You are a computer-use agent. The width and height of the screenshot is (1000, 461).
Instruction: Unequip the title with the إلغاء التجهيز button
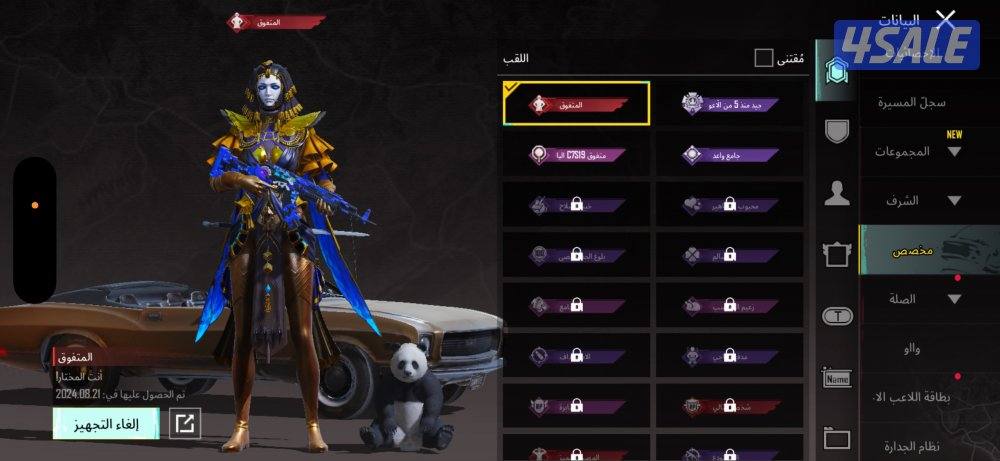coord(106,424)
